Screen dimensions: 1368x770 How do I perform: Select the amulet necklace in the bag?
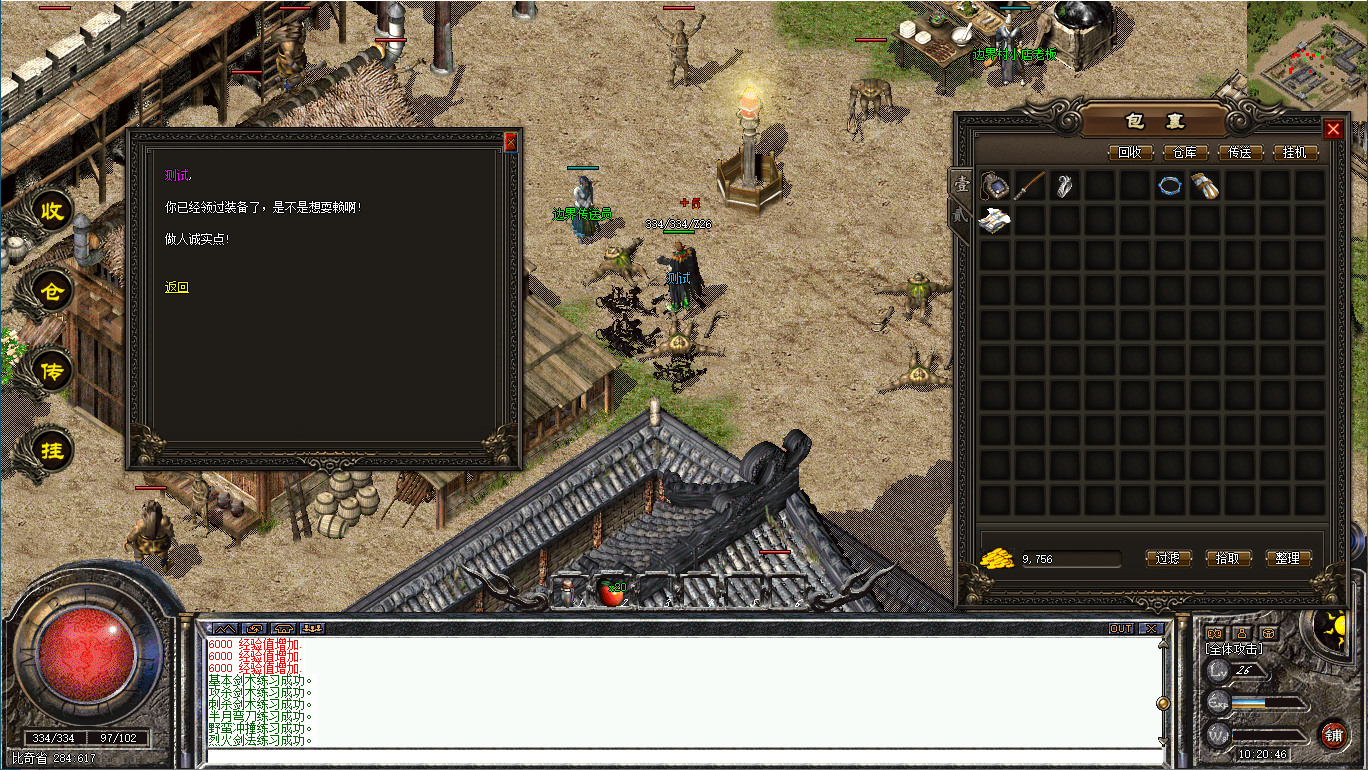click(x=995, y=186)
